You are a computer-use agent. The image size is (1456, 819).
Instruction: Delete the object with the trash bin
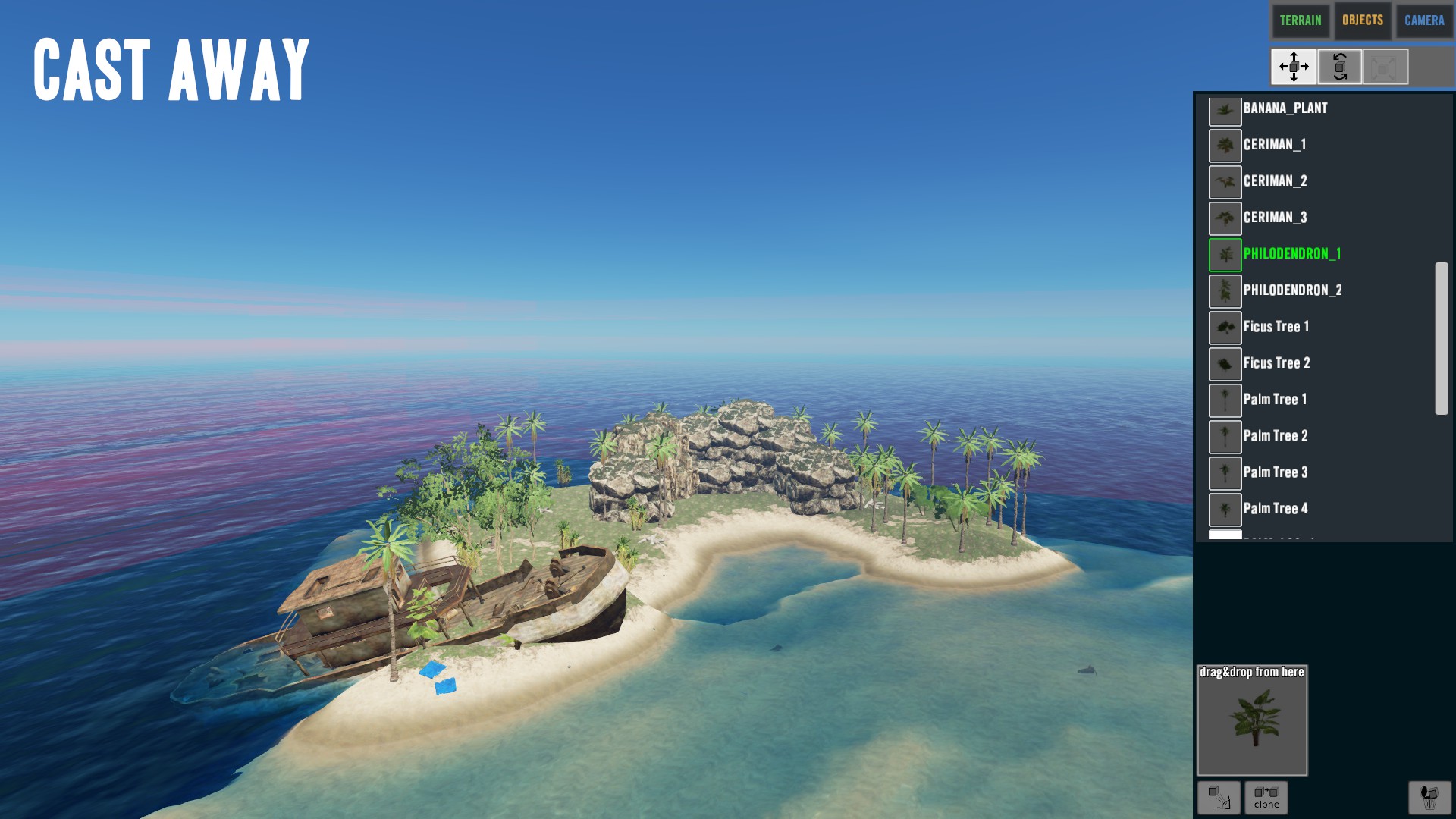1429,797
